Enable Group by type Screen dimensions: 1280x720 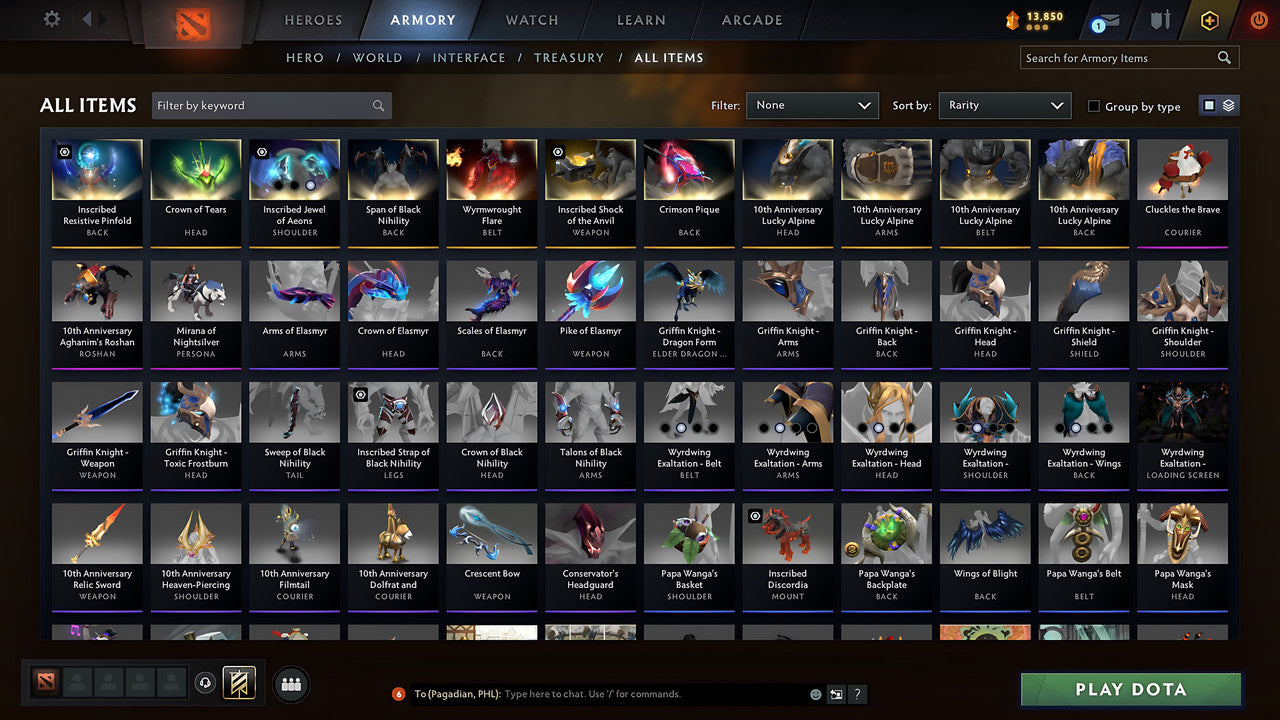(1093, 106)
